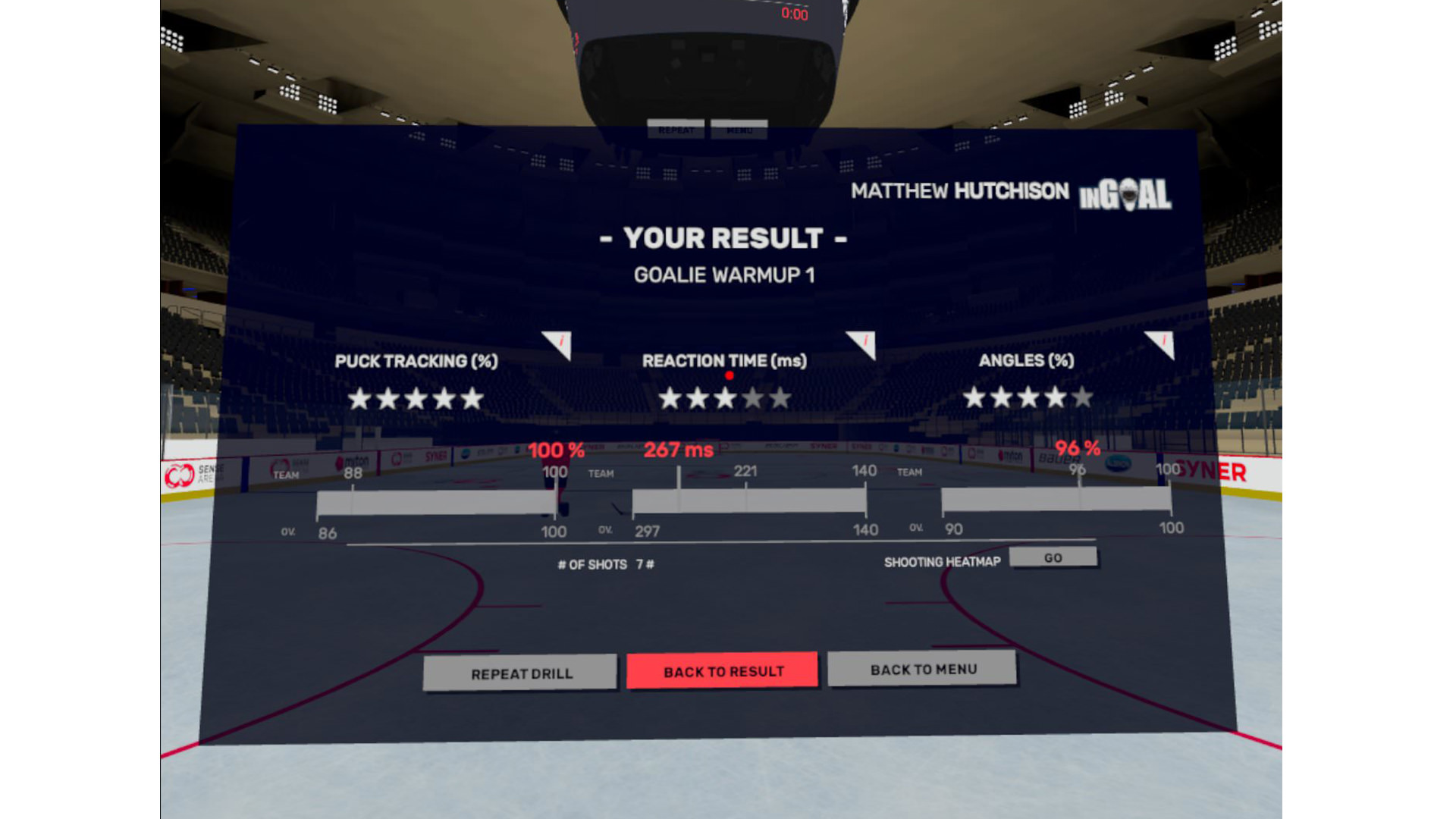Show Puck Tracking info corner icon
The image size is (1456, 819).
[560, 344]
